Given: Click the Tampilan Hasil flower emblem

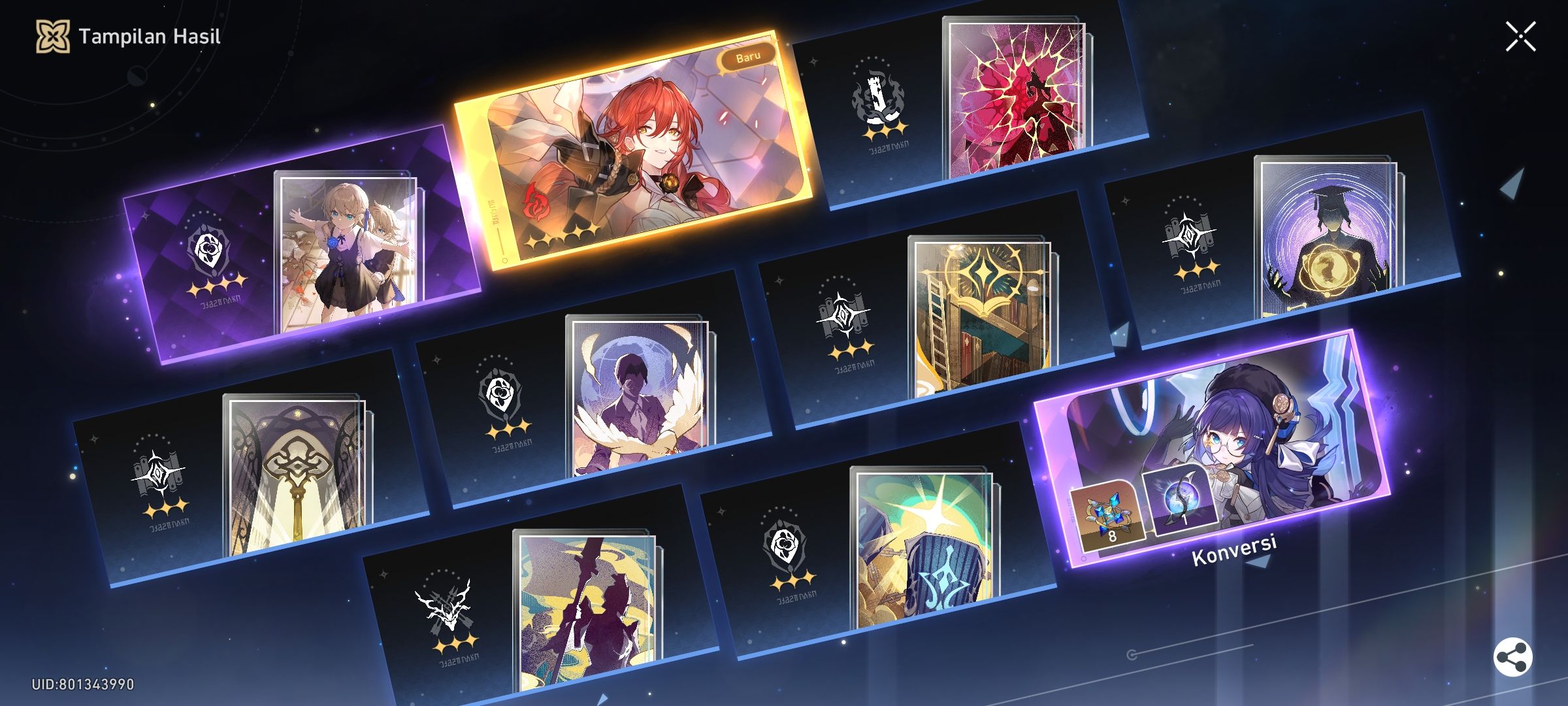Looking at the screenshot, I should coord(54,37).
